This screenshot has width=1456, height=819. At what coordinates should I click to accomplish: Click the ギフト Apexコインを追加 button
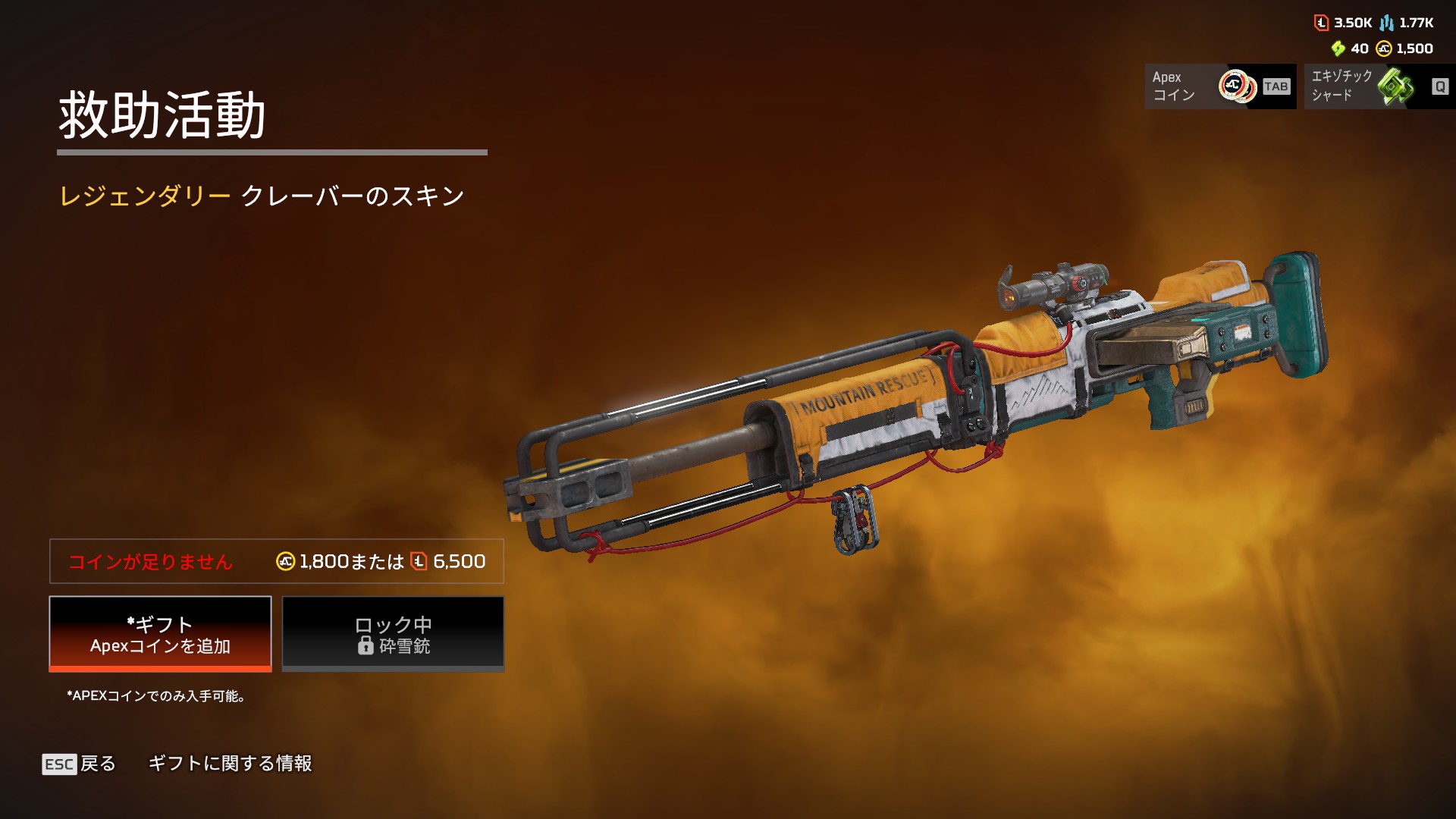coord(160,634)
